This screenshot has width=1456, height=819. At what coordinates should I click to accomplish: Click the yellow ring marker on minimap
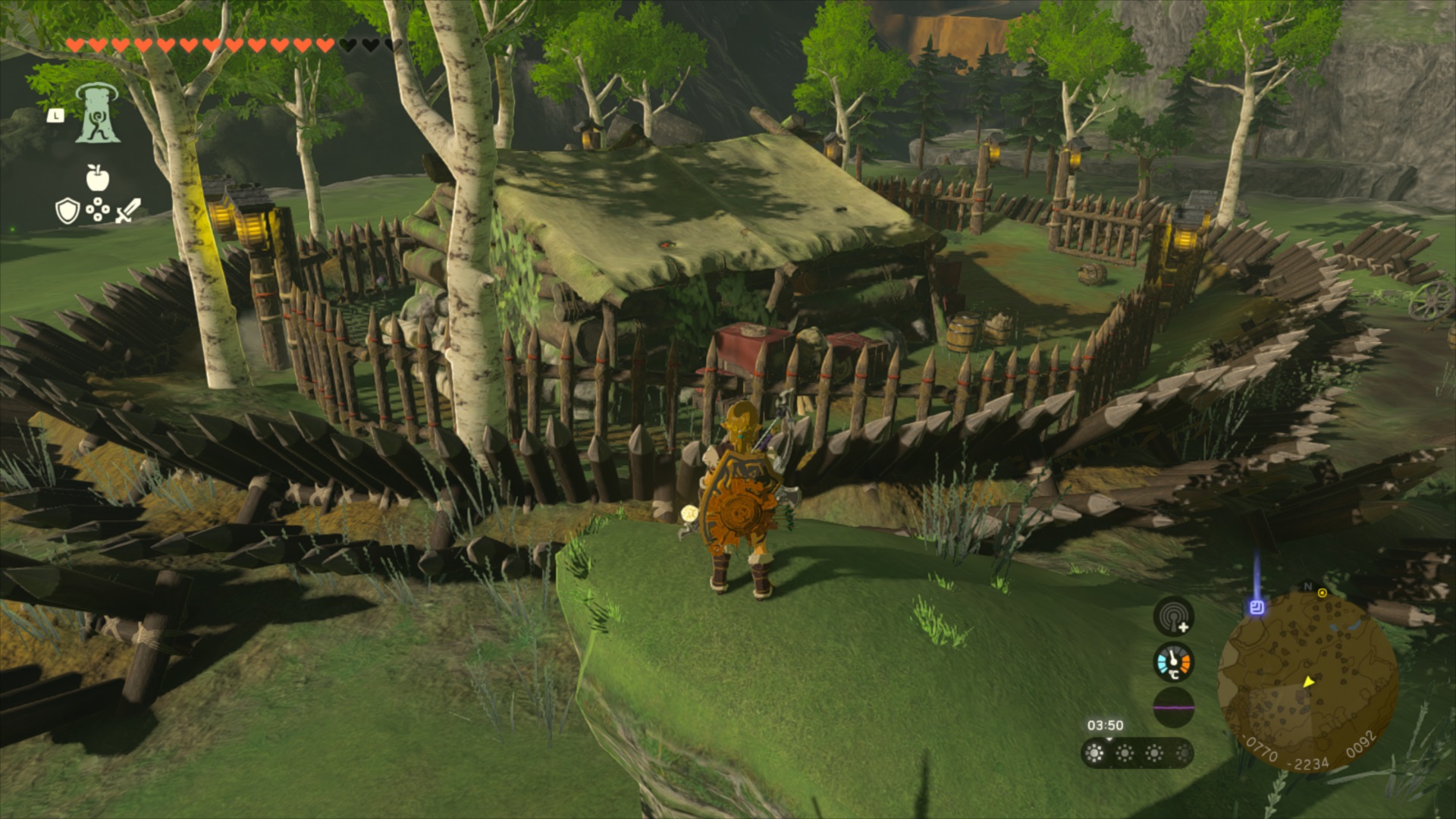coord(1323,593)
